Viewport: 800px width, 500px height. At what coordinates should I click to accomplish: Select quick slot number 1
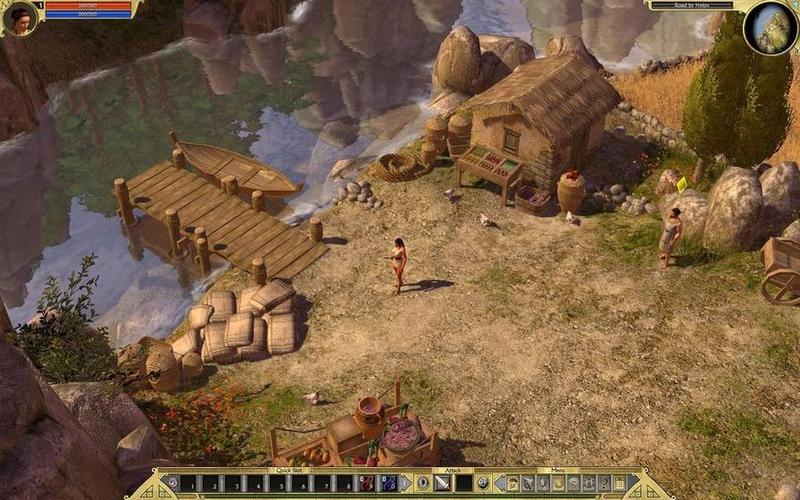click(x=188, y=484)
